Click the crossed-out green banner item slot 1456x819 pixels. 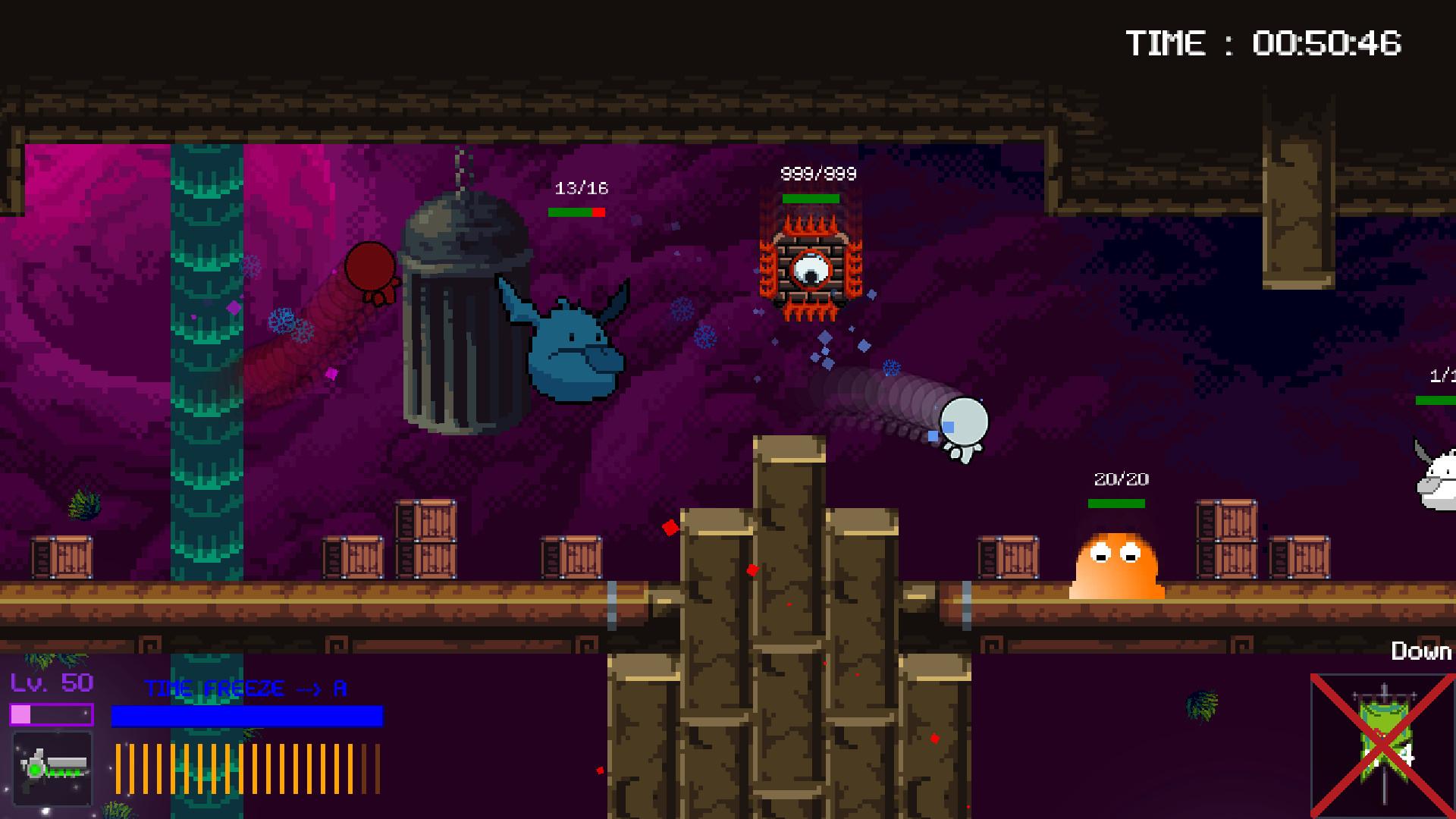pos(1382,743)
